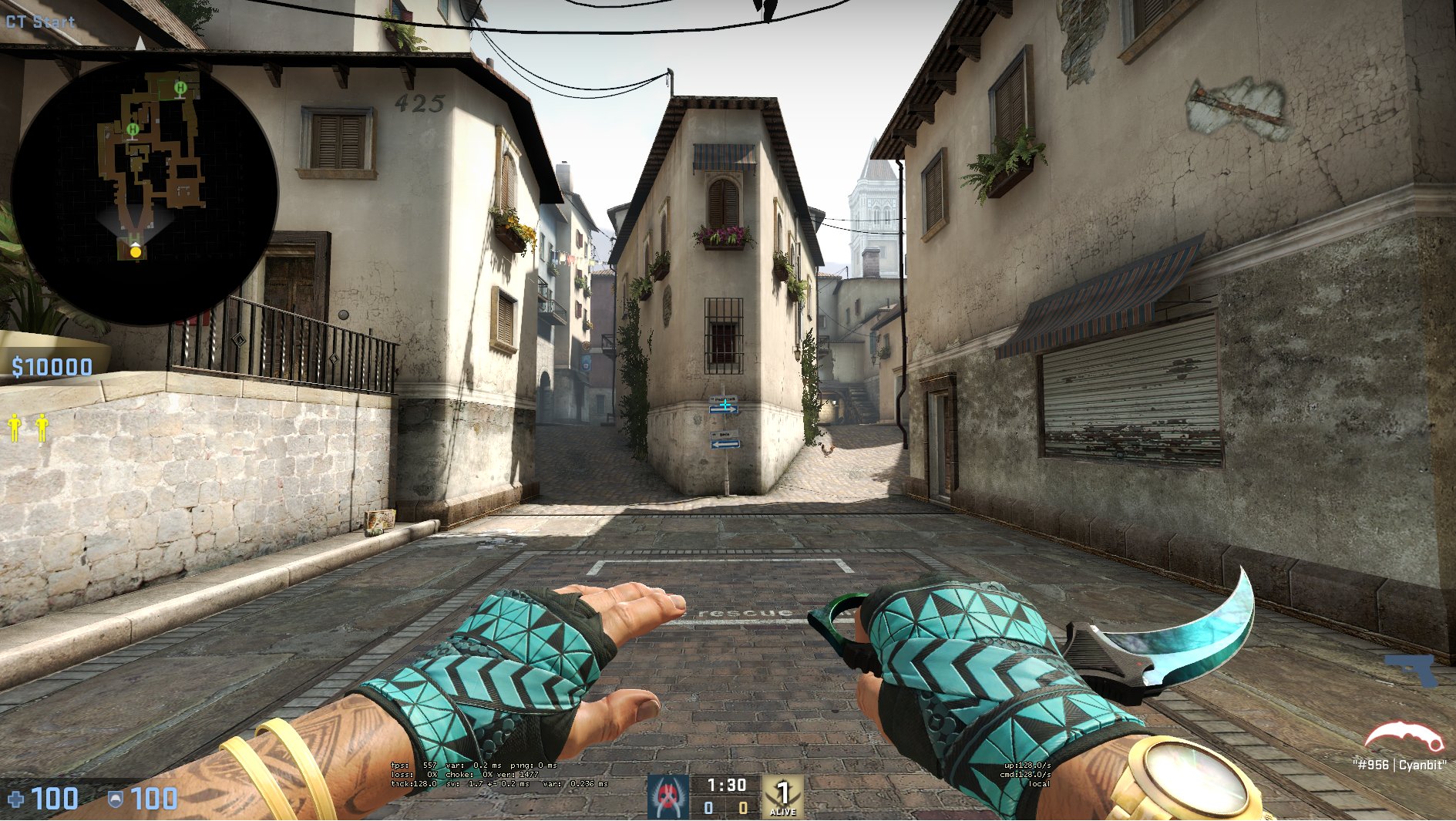Click the yellow T score number zero
The width and height of the screenshot is (1456, 821).
click(x=742, y=809)
